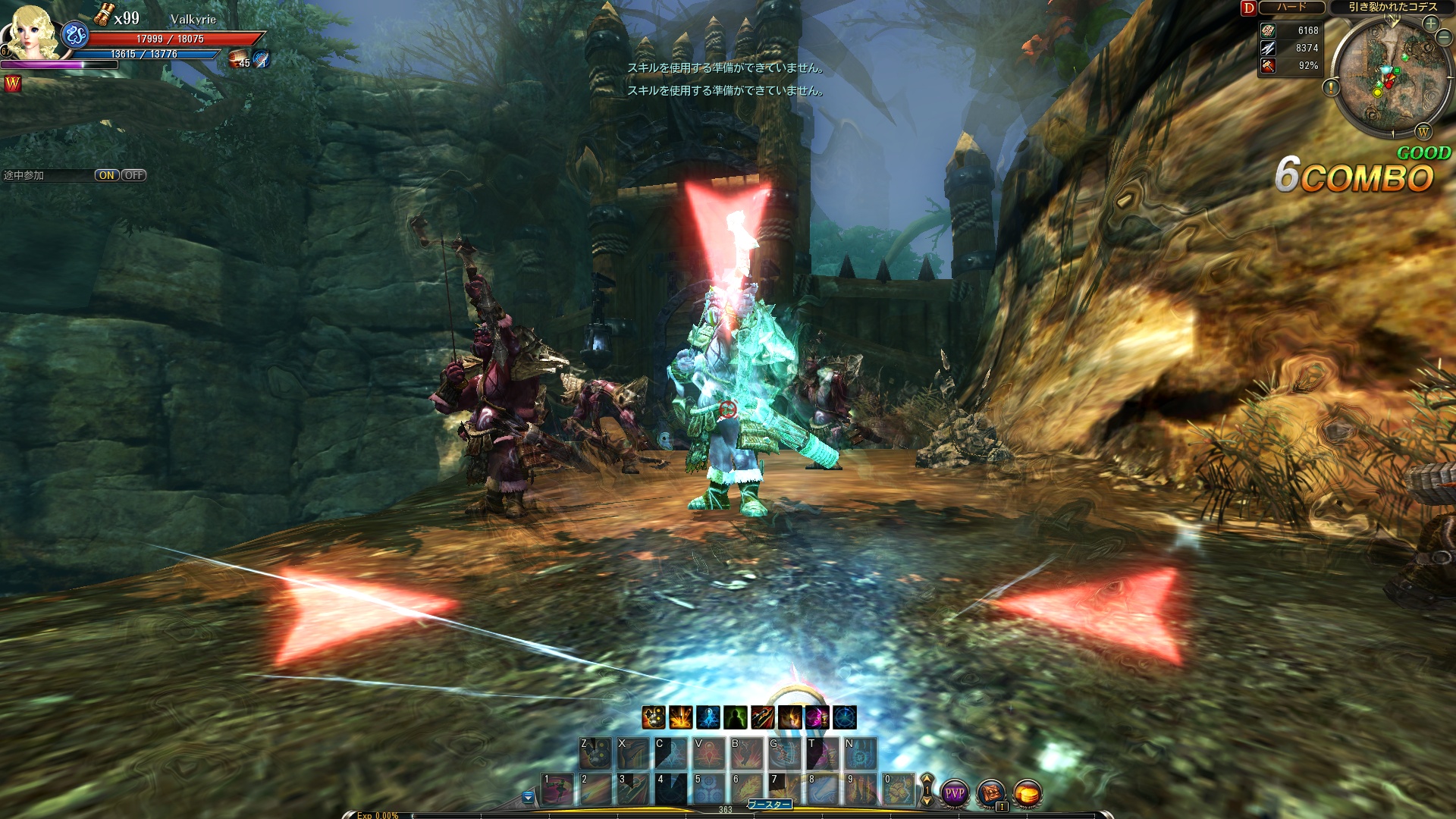
Task: Open the gold coins shop button
Action: [x=1028, y=793]
